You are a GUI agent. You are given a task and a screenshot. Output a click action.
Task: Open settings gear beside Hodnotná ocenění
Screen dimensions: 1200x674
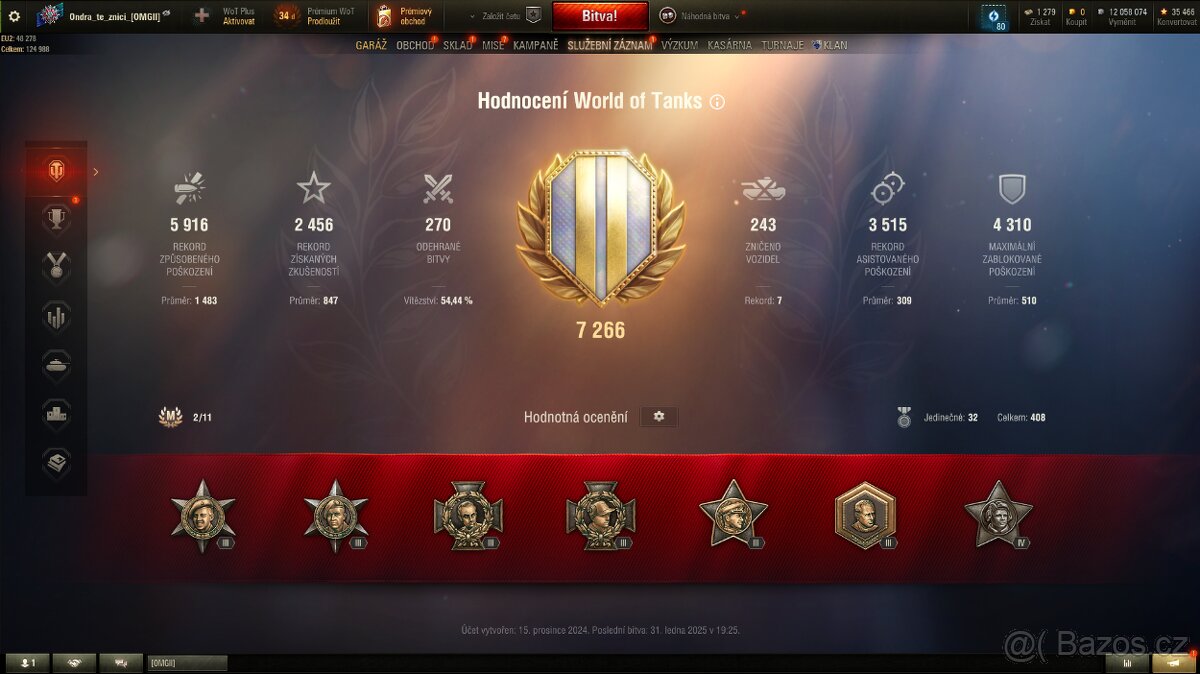[x=658, y=416]
